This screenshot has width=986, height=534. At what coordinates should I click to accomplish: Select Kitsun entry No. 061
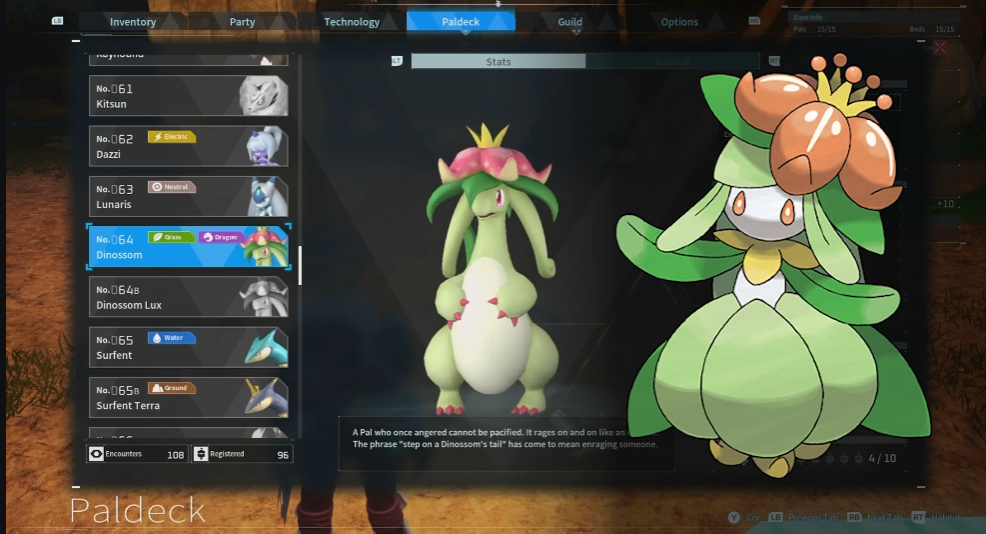tap(188, 96)
